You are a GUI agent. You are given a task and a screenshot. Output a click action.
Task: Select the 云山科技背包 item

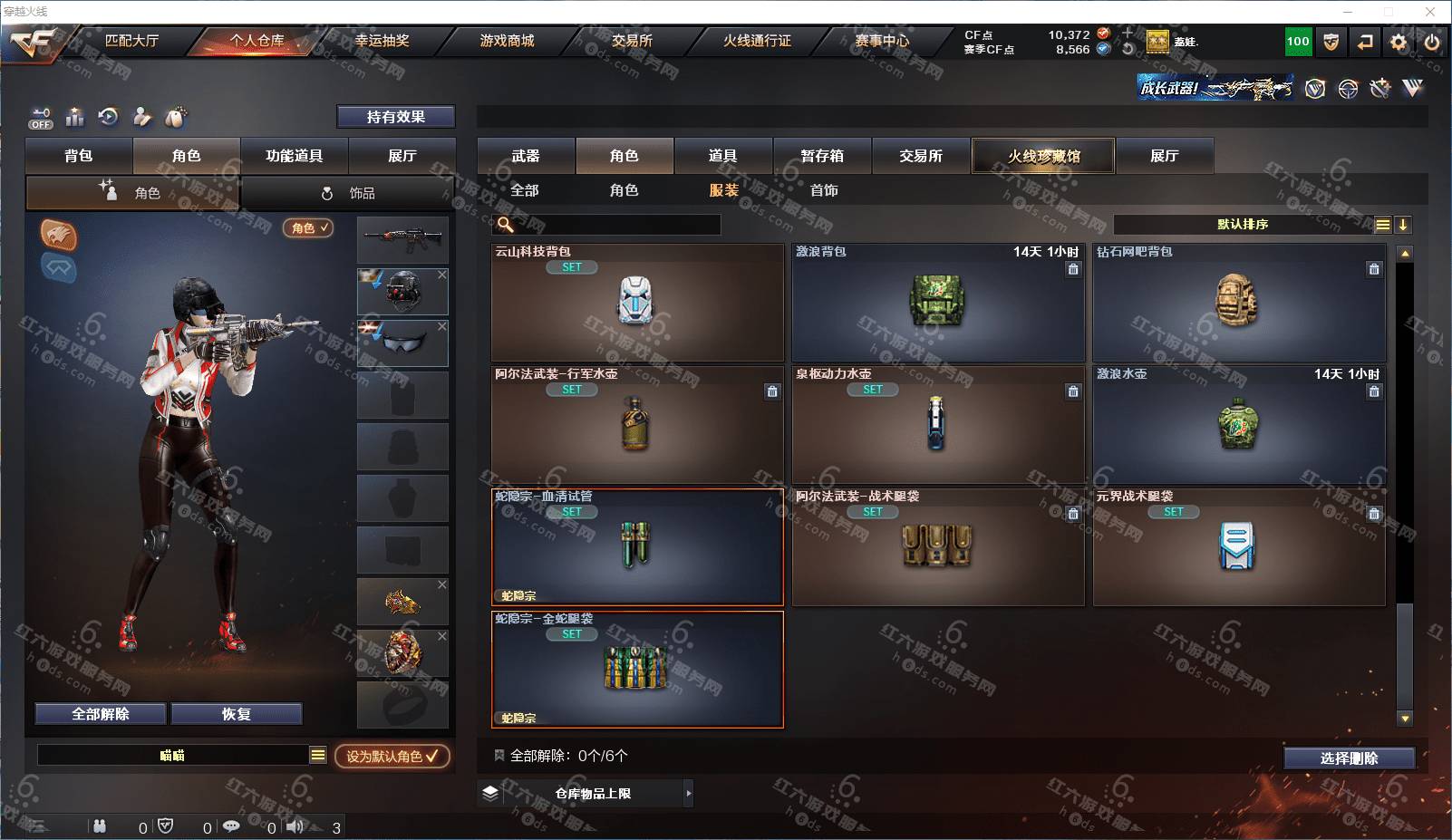pyautogui.click(x=637, y=303)
